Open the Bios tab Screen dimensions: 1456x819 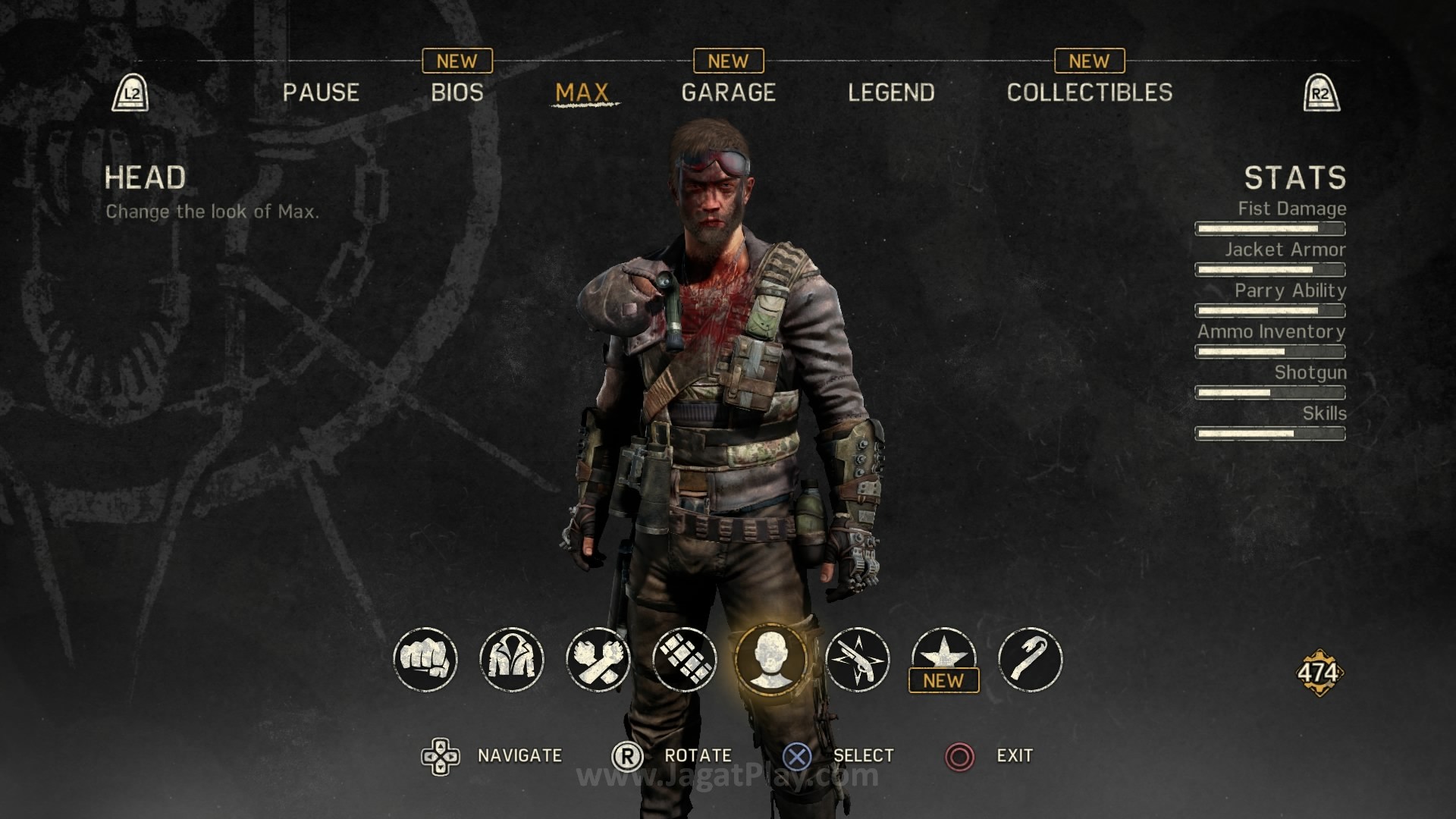457,93
